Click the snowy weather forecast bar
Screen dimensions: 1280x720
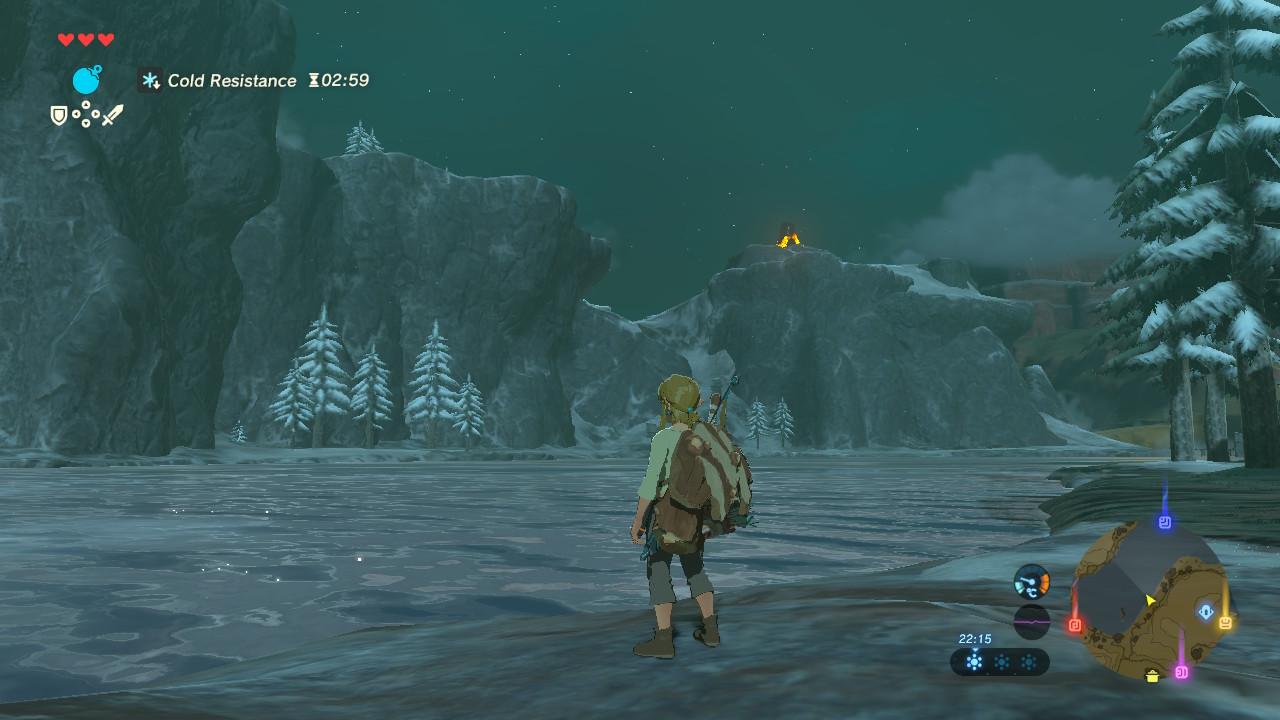(1000, 662)
